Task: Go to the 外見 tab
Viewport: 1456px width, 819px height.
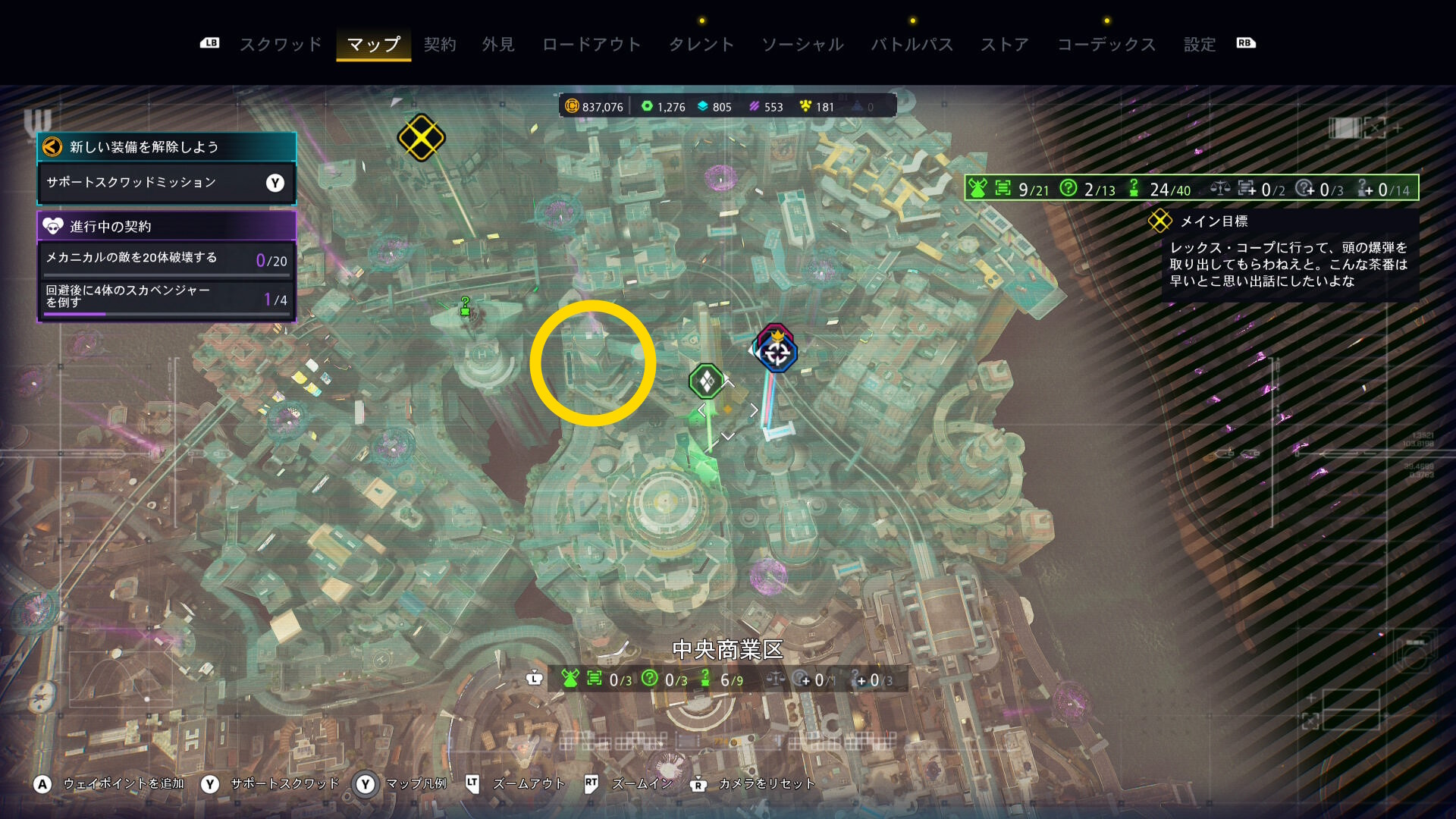Action: tap(498, 44)
